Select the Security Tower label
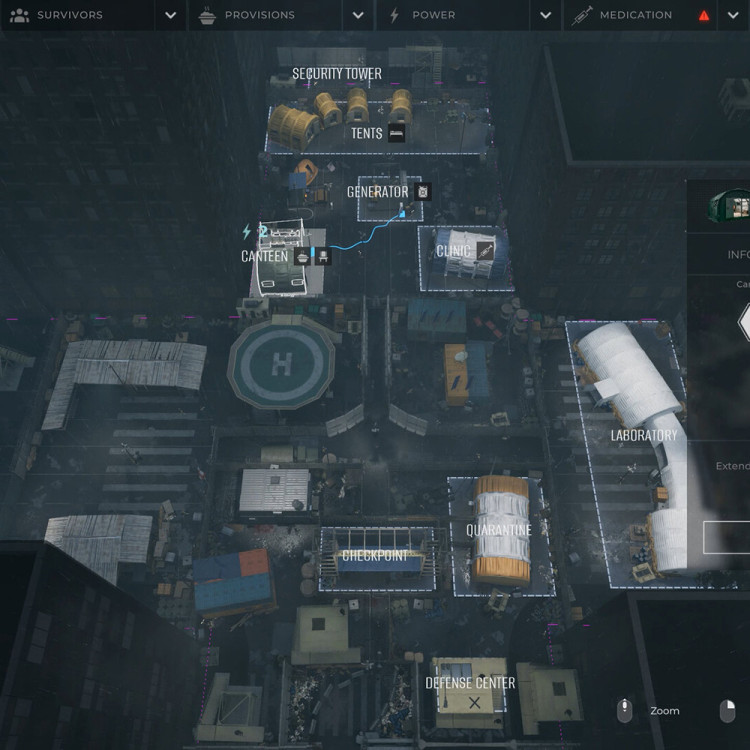The height and width of the screenshot is (750, 750). point(337,74)
